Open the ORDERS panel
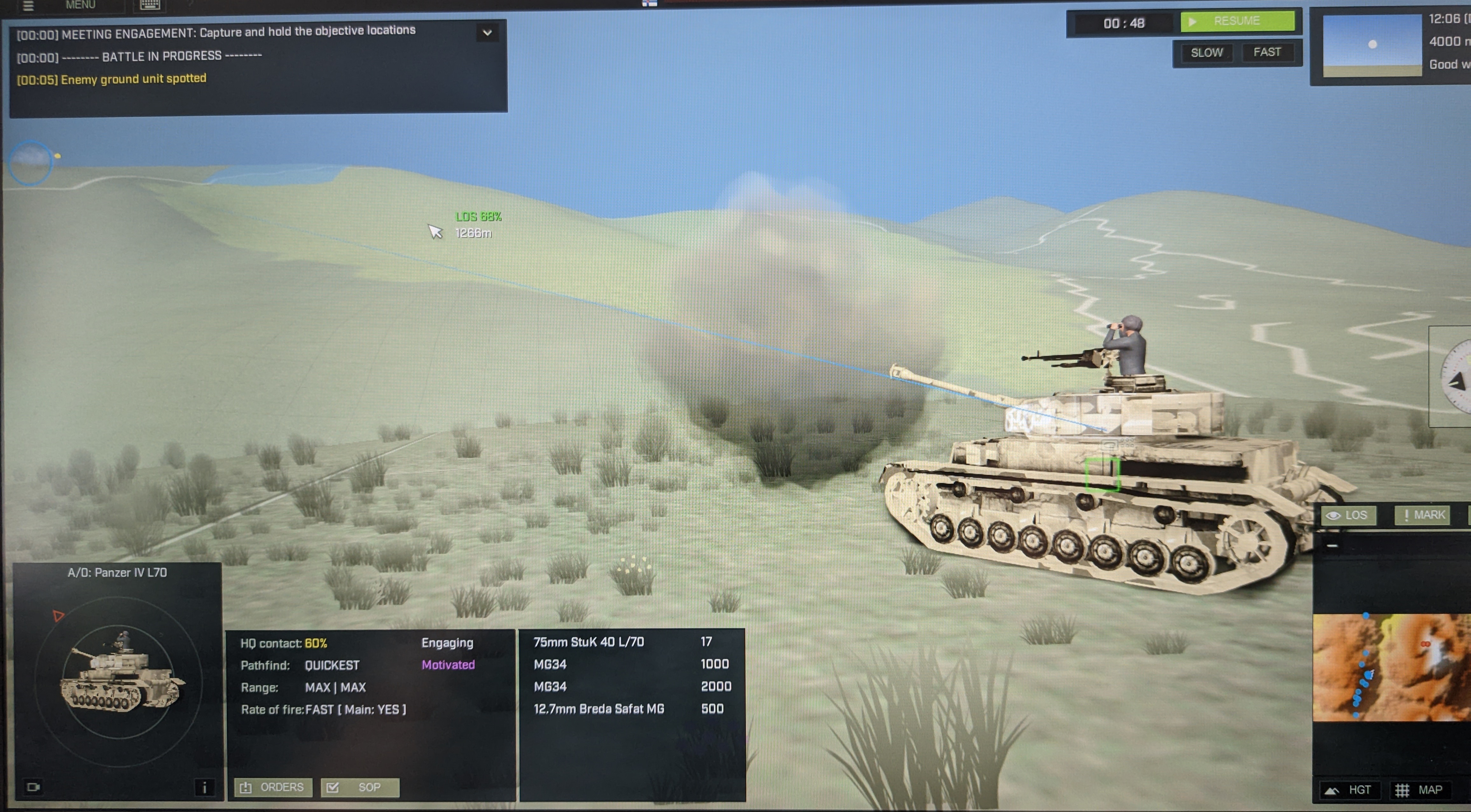The width and height of the screenshot is (1471, 812). [x=273, y=788]
